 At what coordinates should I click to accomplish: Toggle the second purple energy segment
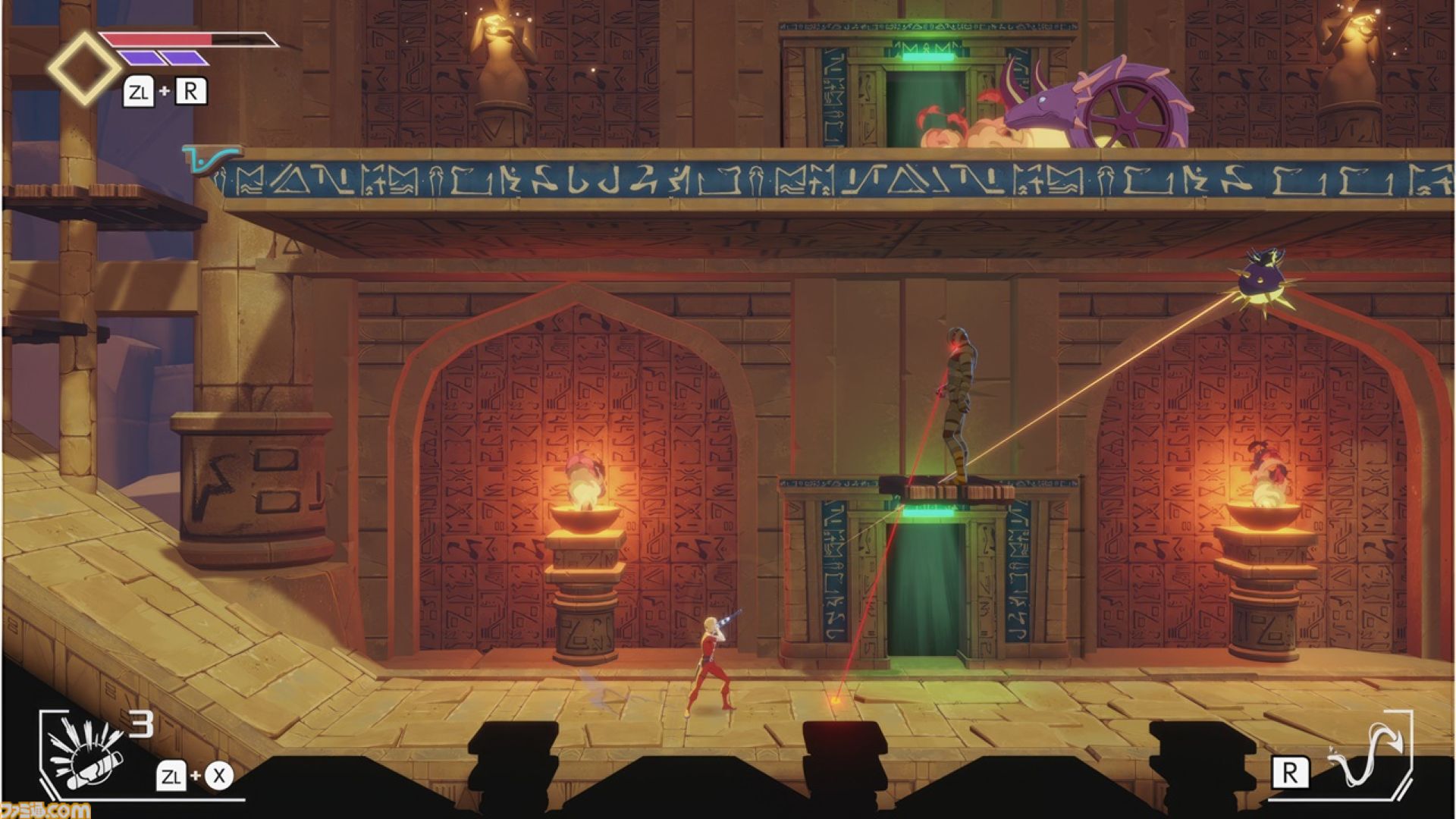(x=185, y=58)
